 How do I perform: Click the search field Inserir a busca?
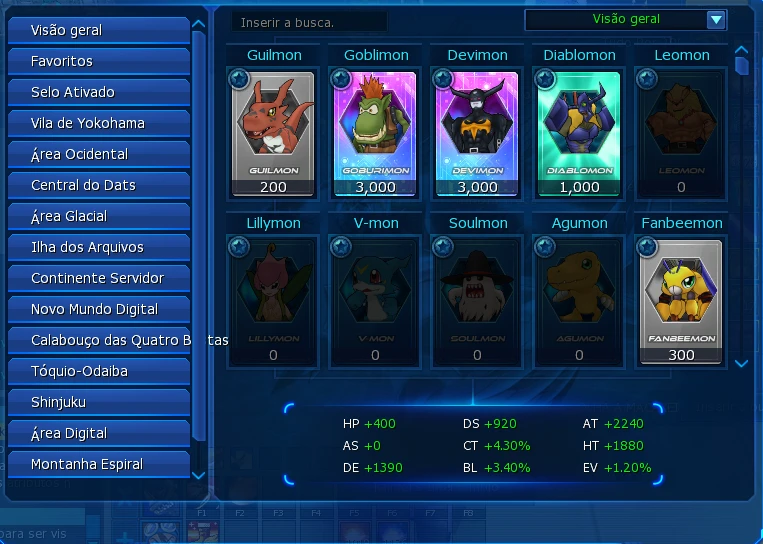[308, 21]
